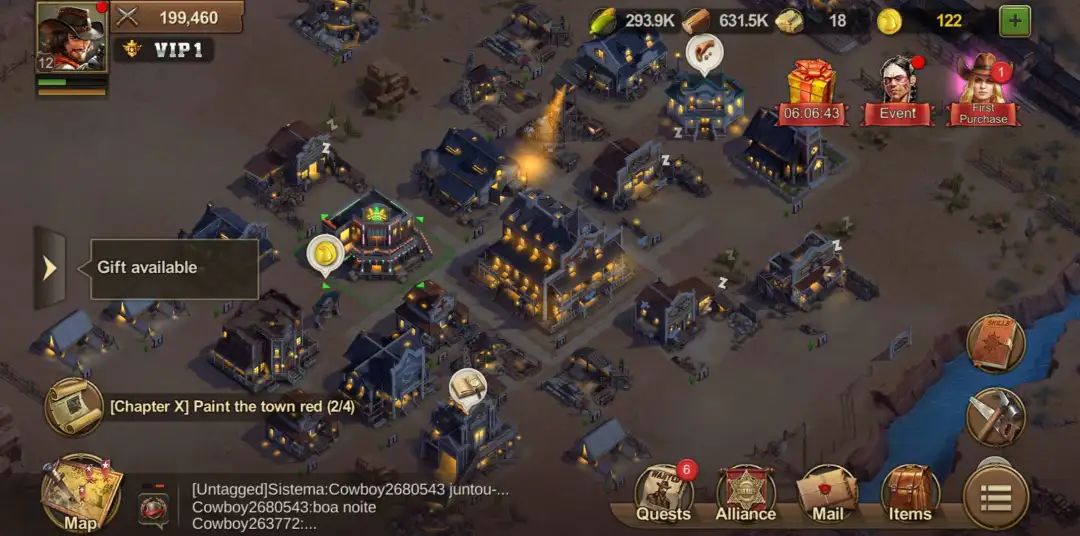Tap the power rating crossed-swords bar
Image resolution: width=1080 pixels, height=536 pixels.
(178, 17)
